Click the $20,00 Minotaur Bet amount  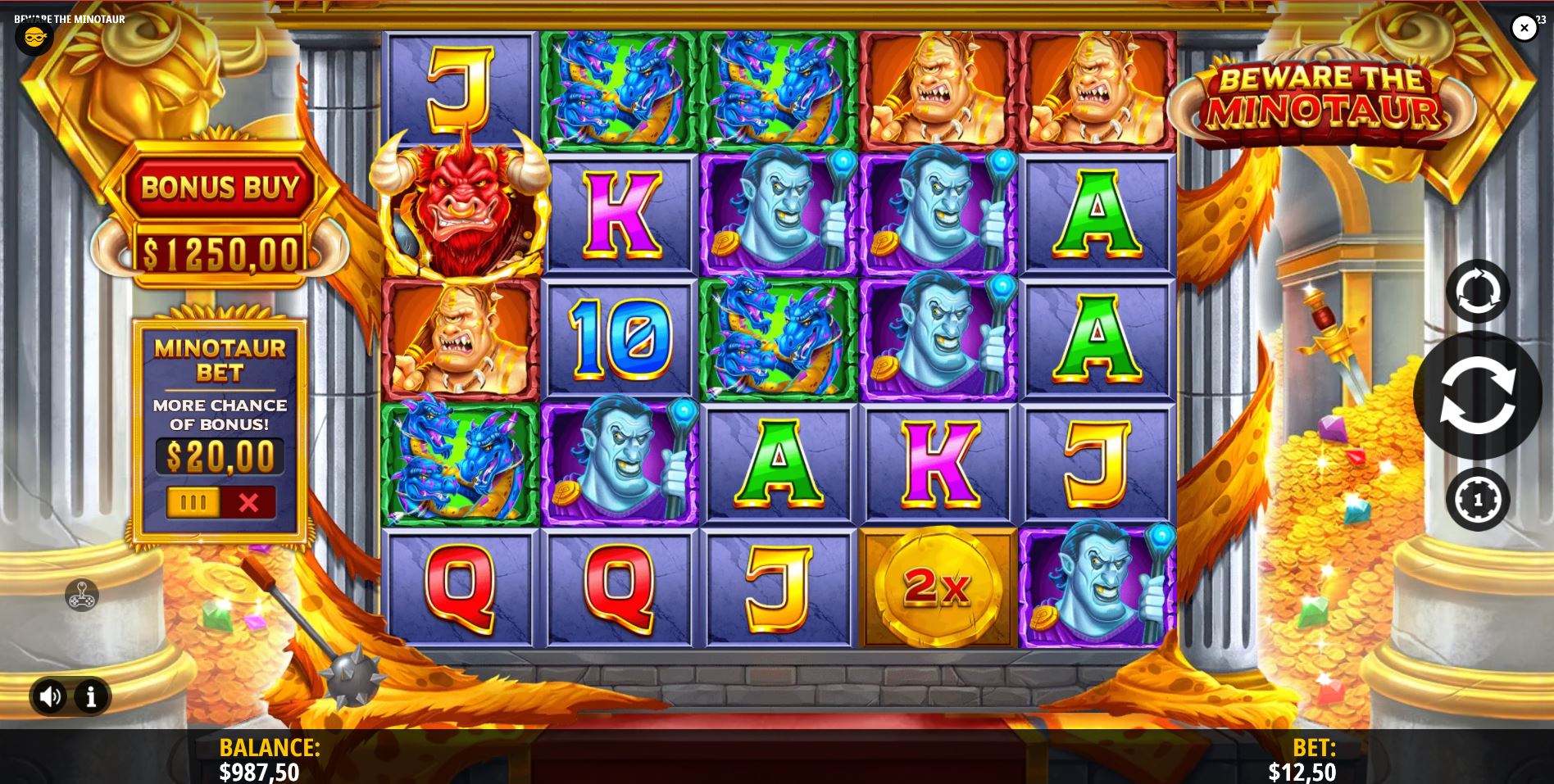[x=219, y=455]
